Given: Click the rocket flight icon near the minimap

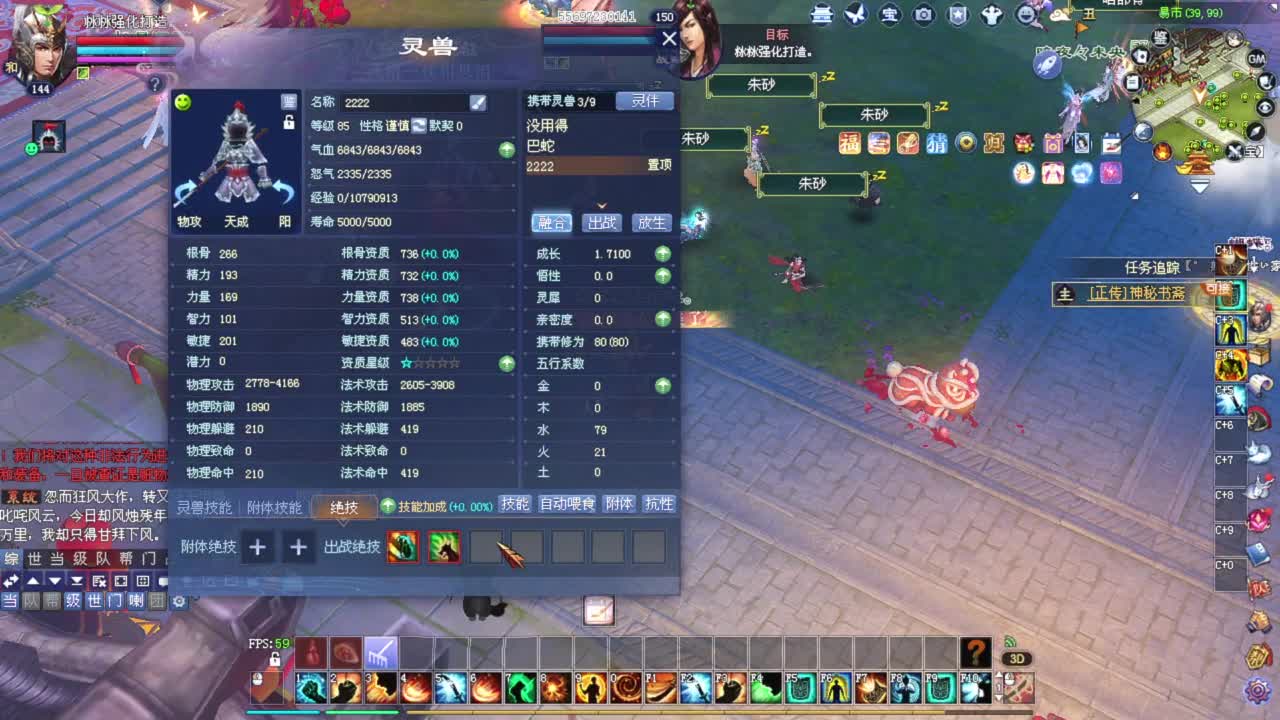Looking at the screenshot, I should tap(1047, 64).
